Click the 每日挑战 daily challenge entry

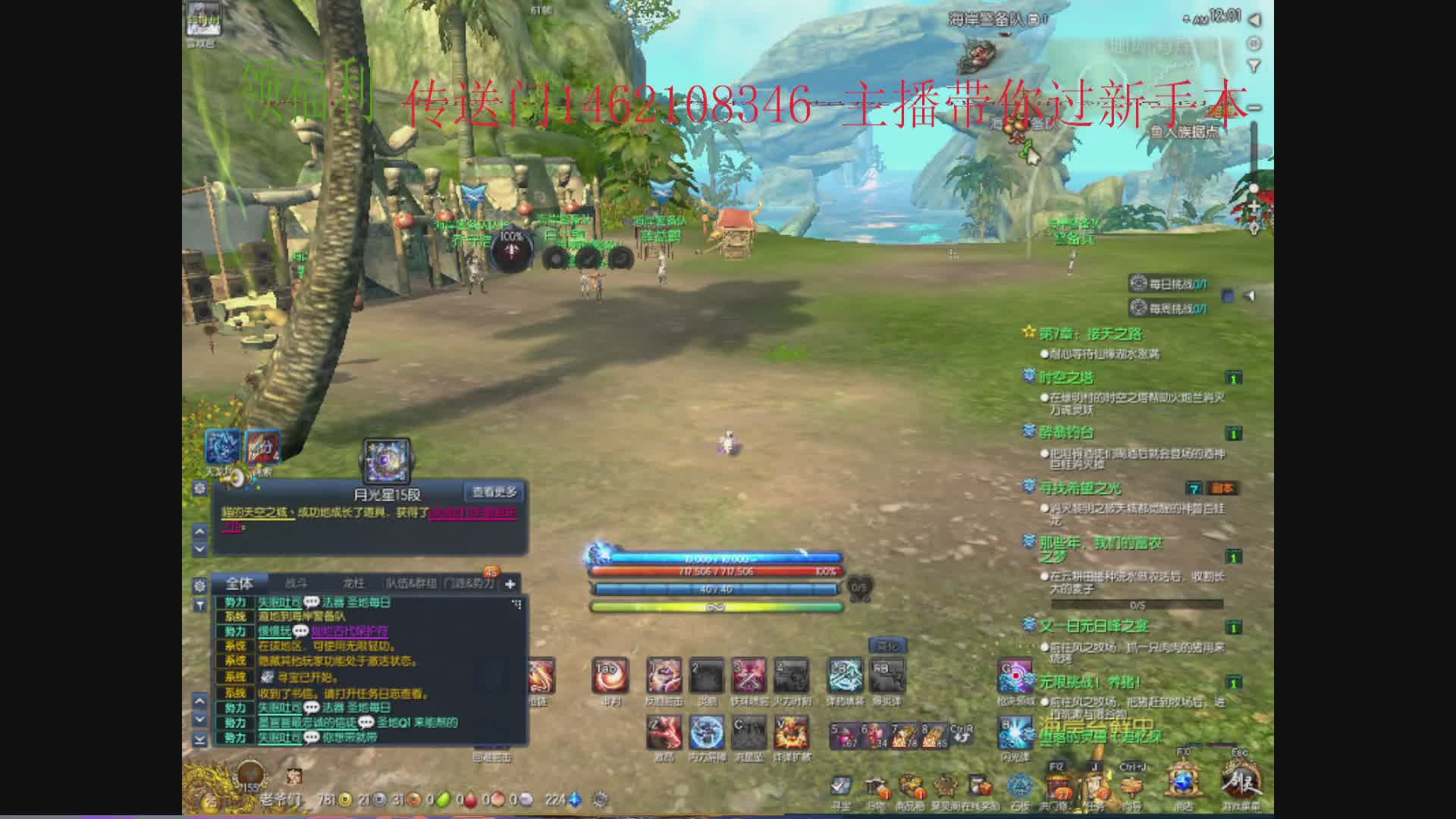1168,284
